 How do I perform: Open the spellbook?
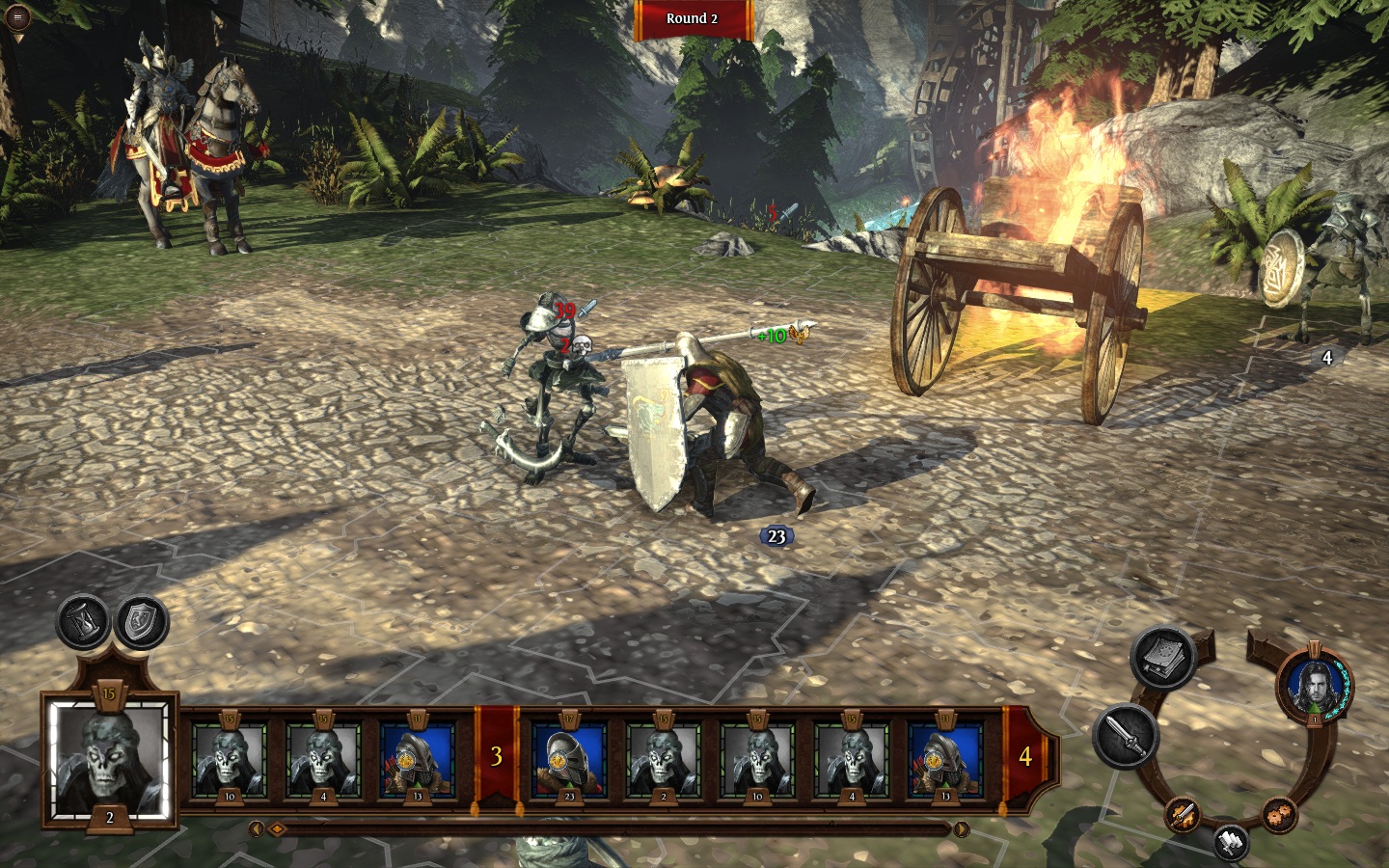point(1161,660)
